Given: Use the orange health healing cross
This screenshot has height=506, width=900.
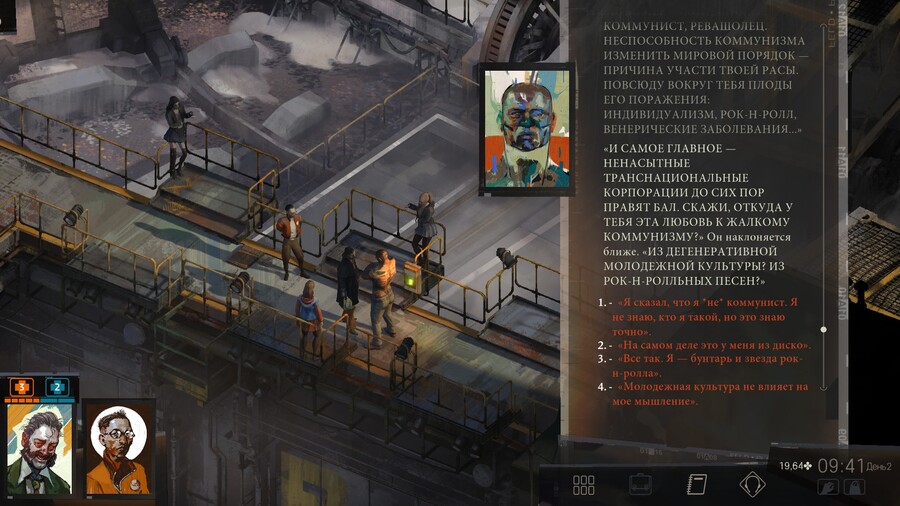Looking at the screenshot, I should (21, 386).
